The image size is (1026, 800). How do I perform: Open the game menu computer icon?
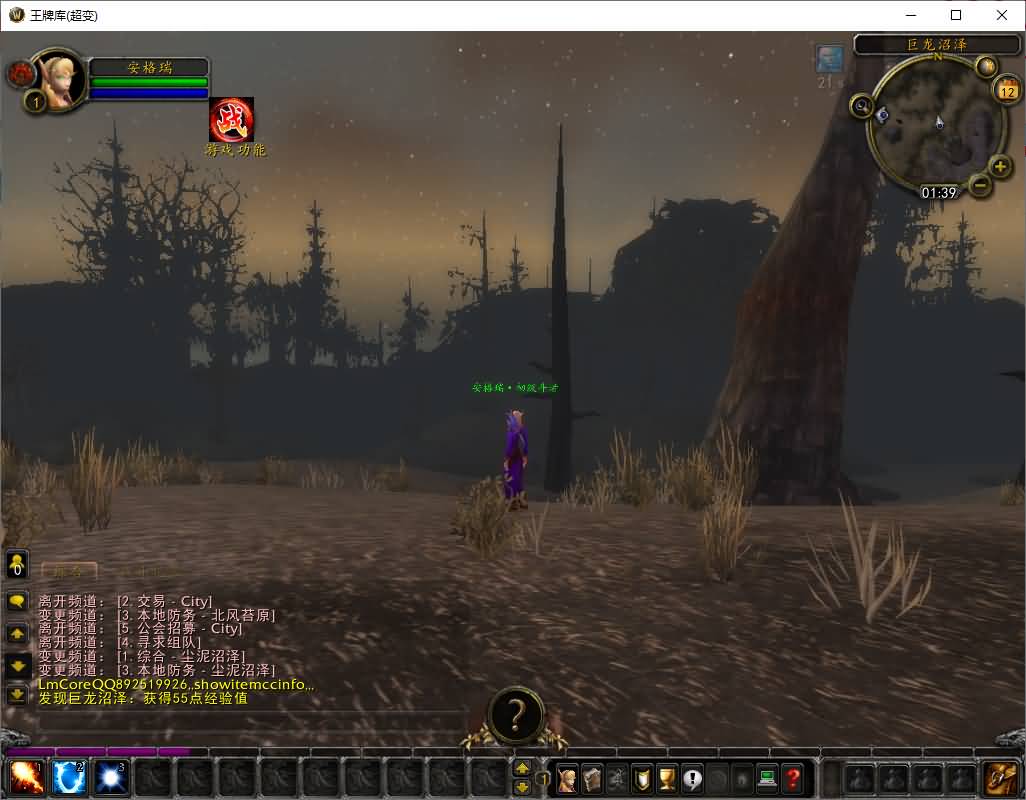tap(767, 778)
